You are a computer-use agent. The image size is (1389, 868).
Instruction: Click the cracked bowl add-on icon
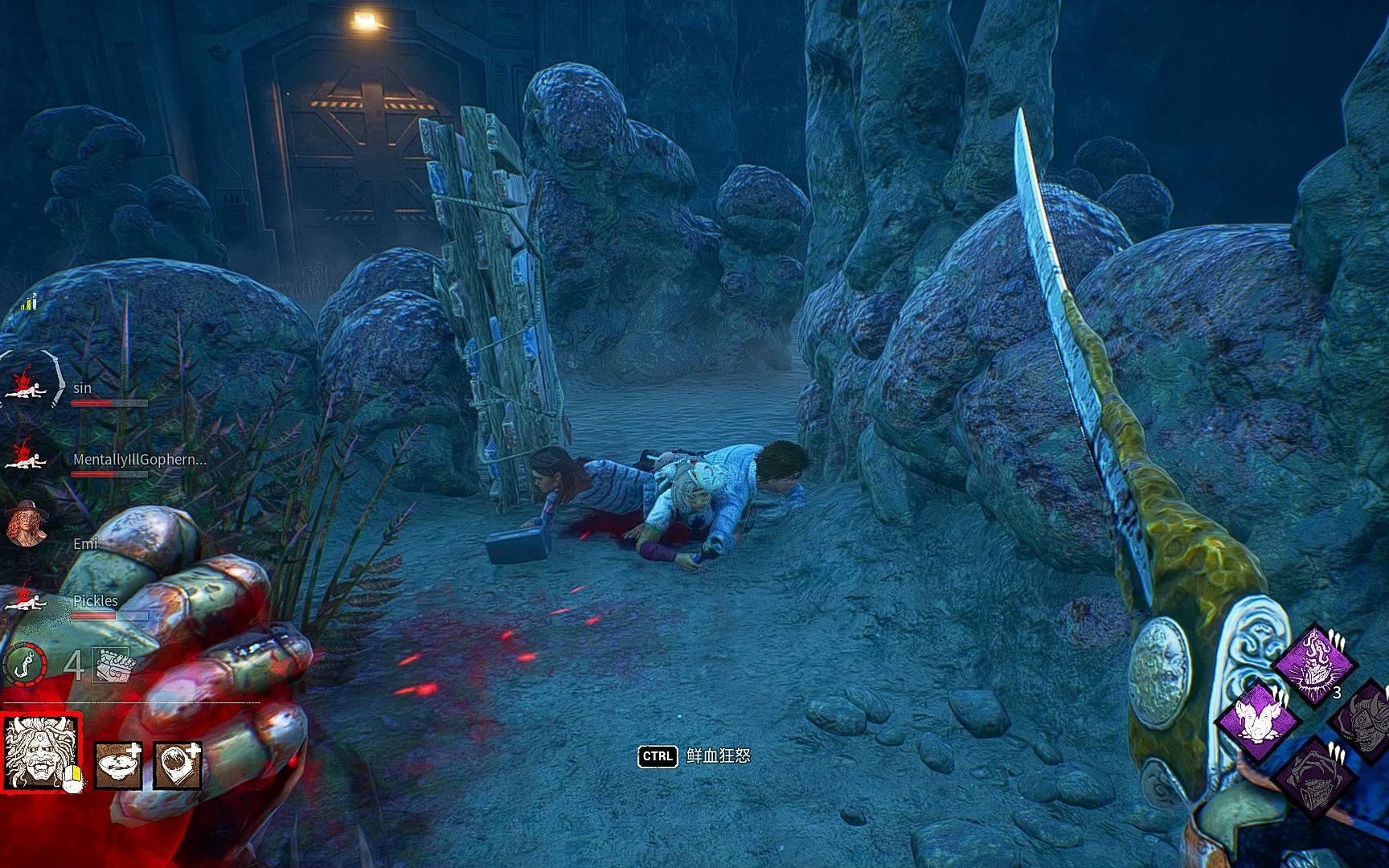click(119, 764)
